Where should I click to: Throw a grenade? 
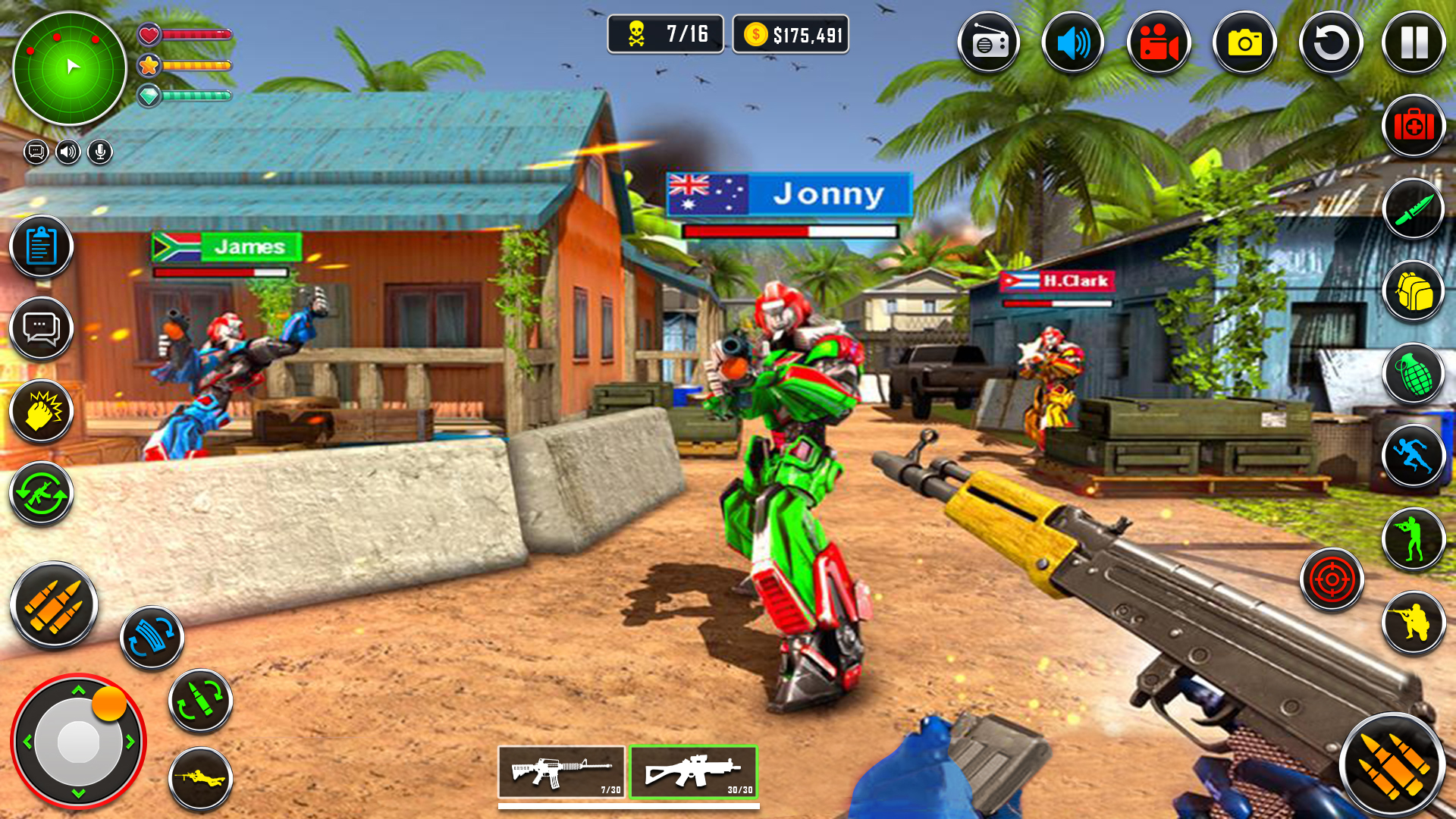[x=1414, y=373]
